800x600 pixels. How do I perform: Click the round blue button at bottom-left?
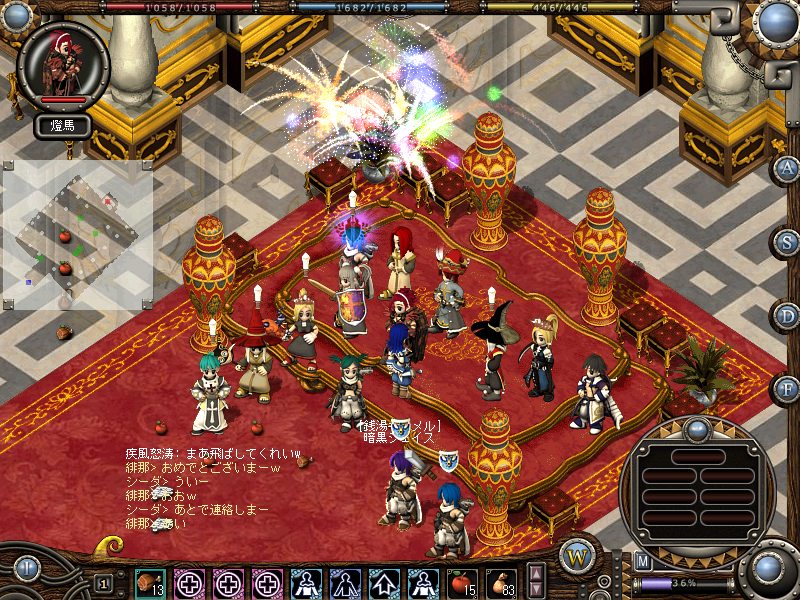click(x=27, y=570)
